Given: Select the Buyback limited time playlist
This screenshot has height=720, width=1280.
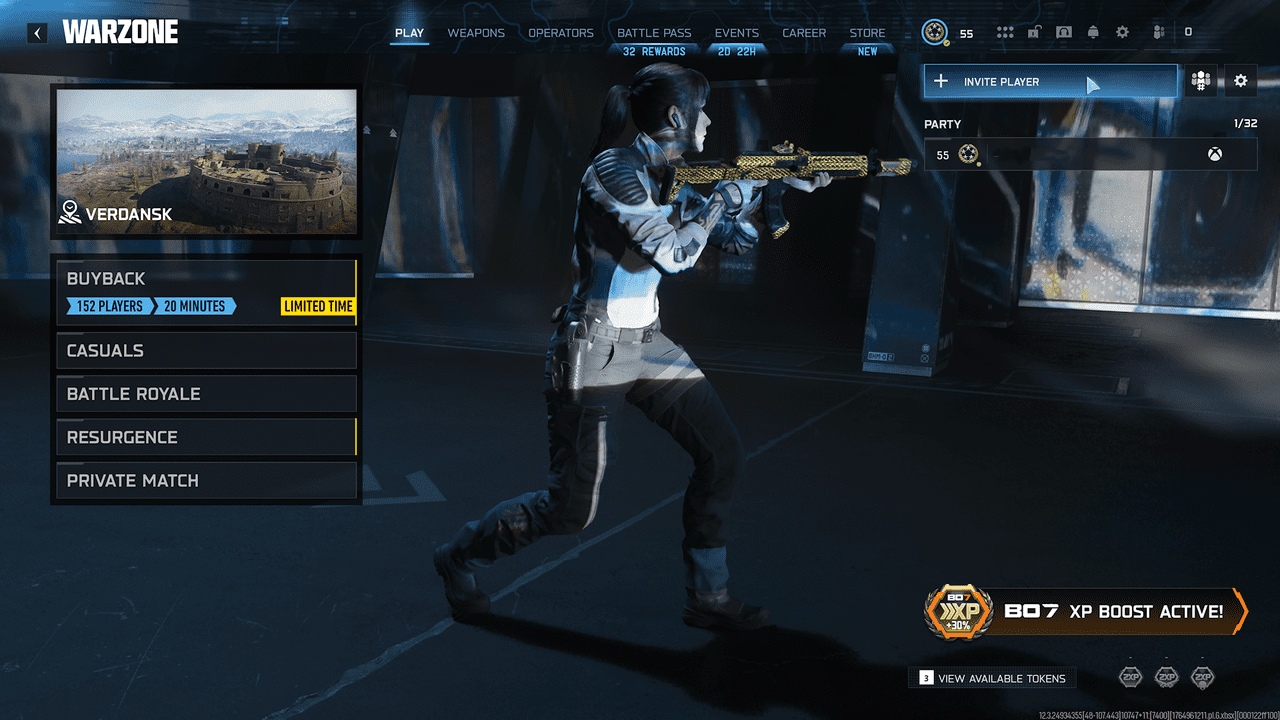Looking at the screenshot, I should click(x=205, y=290).
